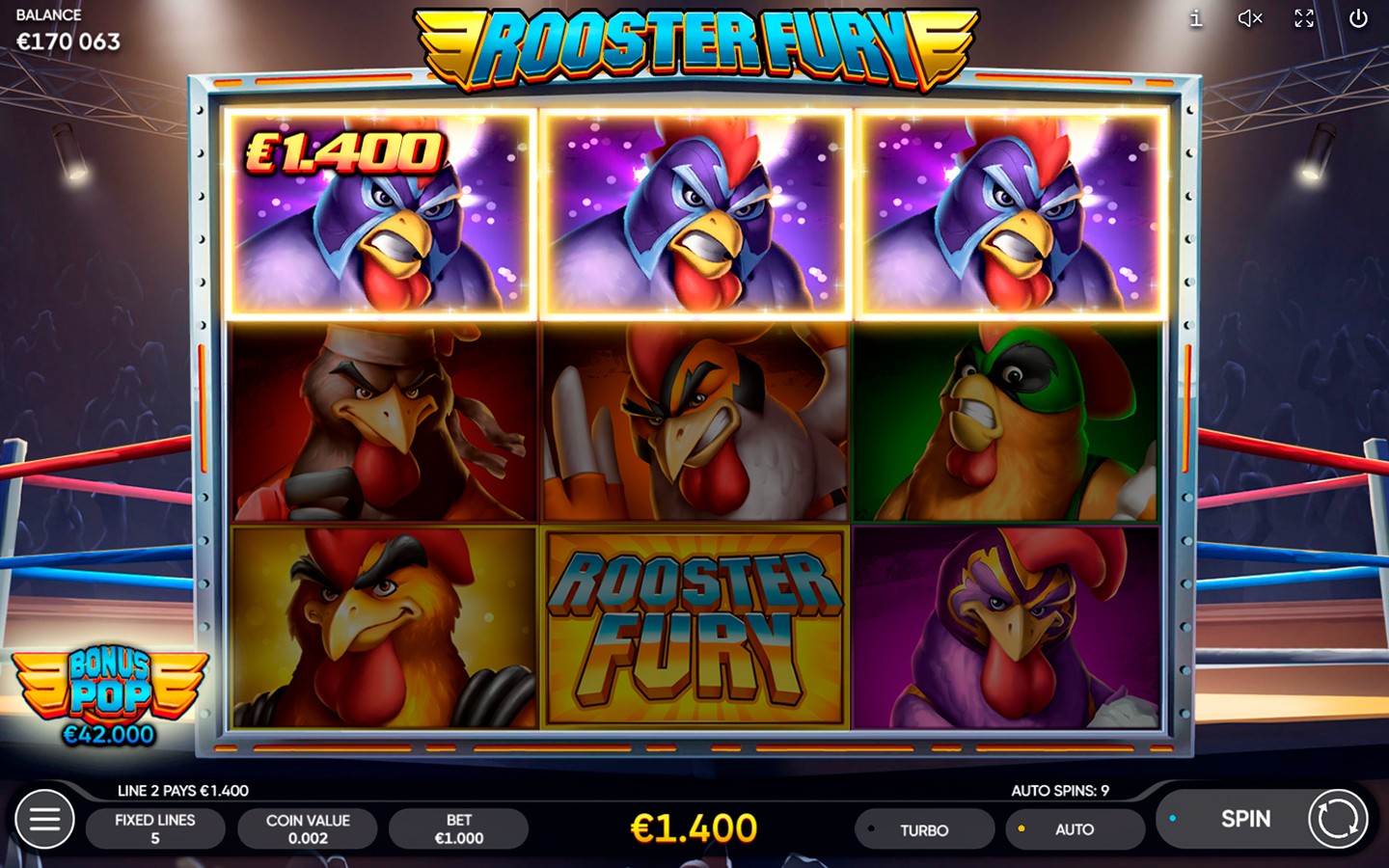
Task: Unmute the game sound
Action: (x=1249, y=17)
